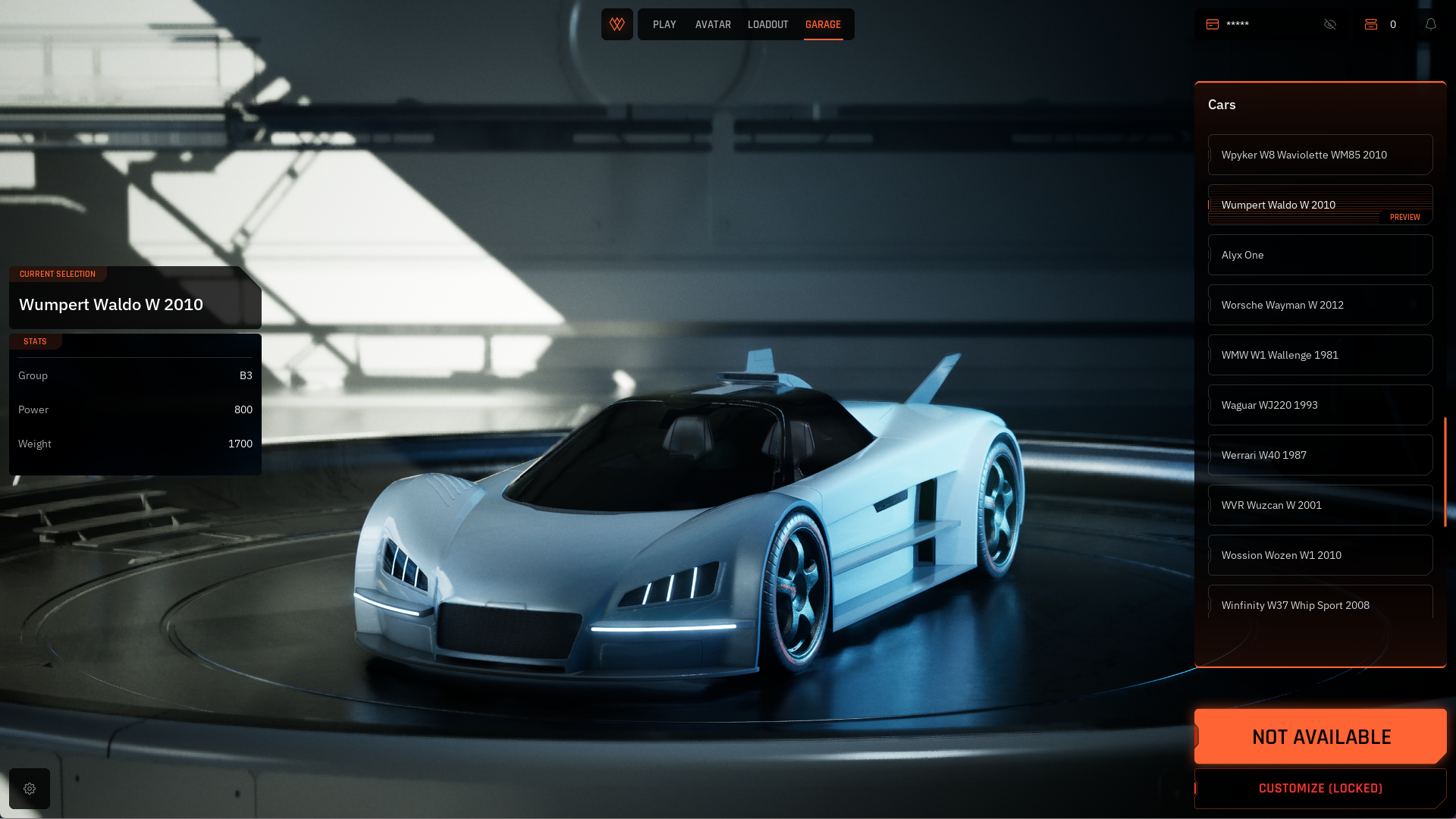Preview the Waguar WJ220 1993
The height and width of the screenshot is (819, 1456).
point(1319,405)
